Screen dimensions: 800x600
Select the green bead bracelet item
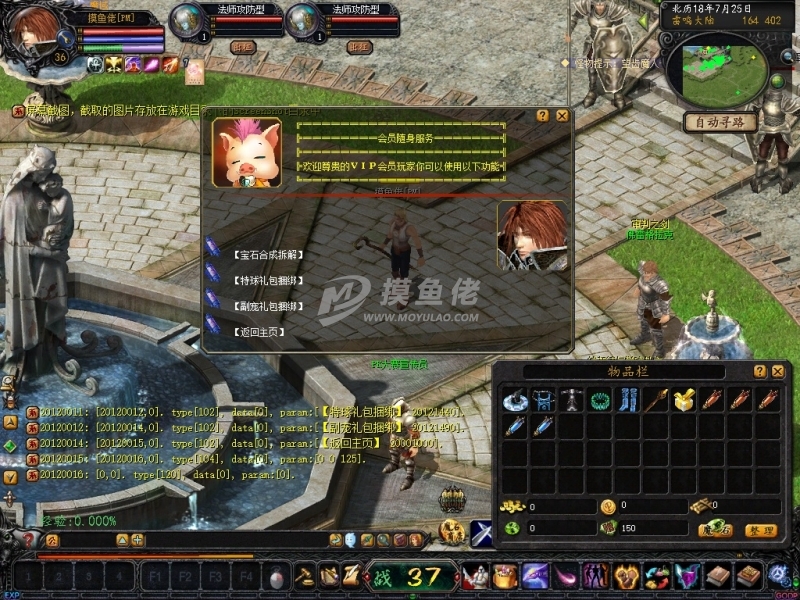point(600,401)
